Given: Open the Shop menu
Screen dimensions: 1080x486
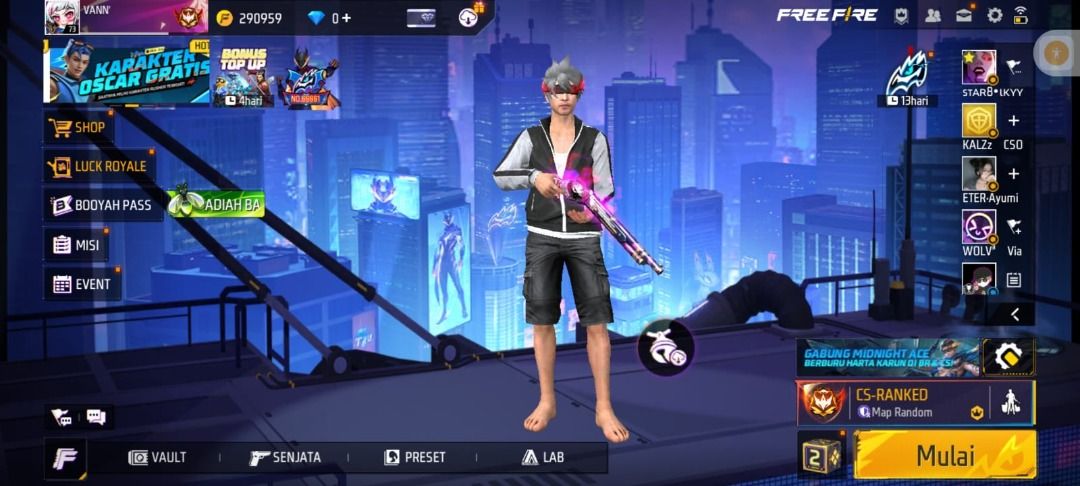Looking at the screenshot, I should pos(78,127).
